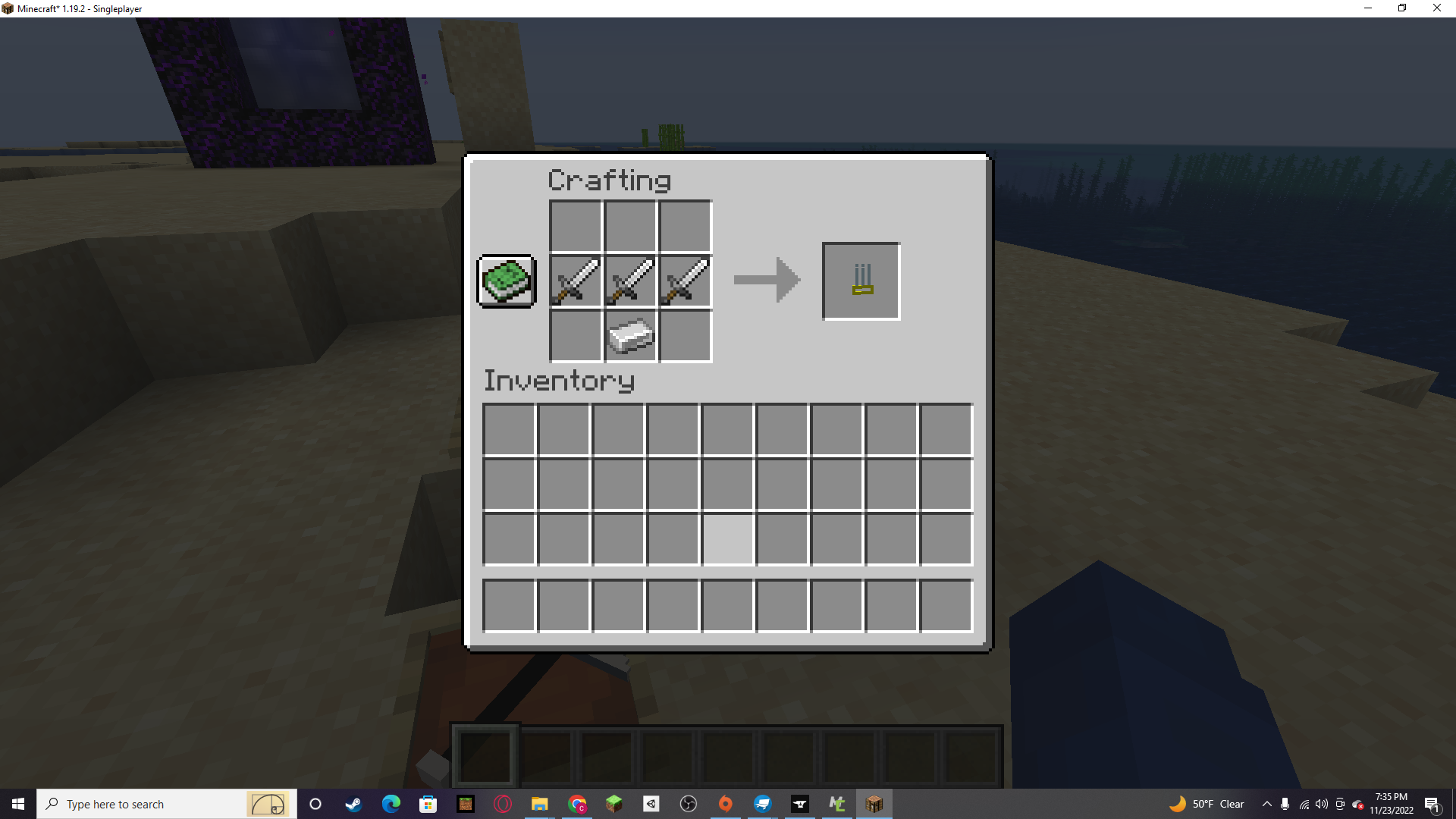Select the highlighted inventory slot
This screenshot has width=1456, height=819.
click(x=727, y=539)
